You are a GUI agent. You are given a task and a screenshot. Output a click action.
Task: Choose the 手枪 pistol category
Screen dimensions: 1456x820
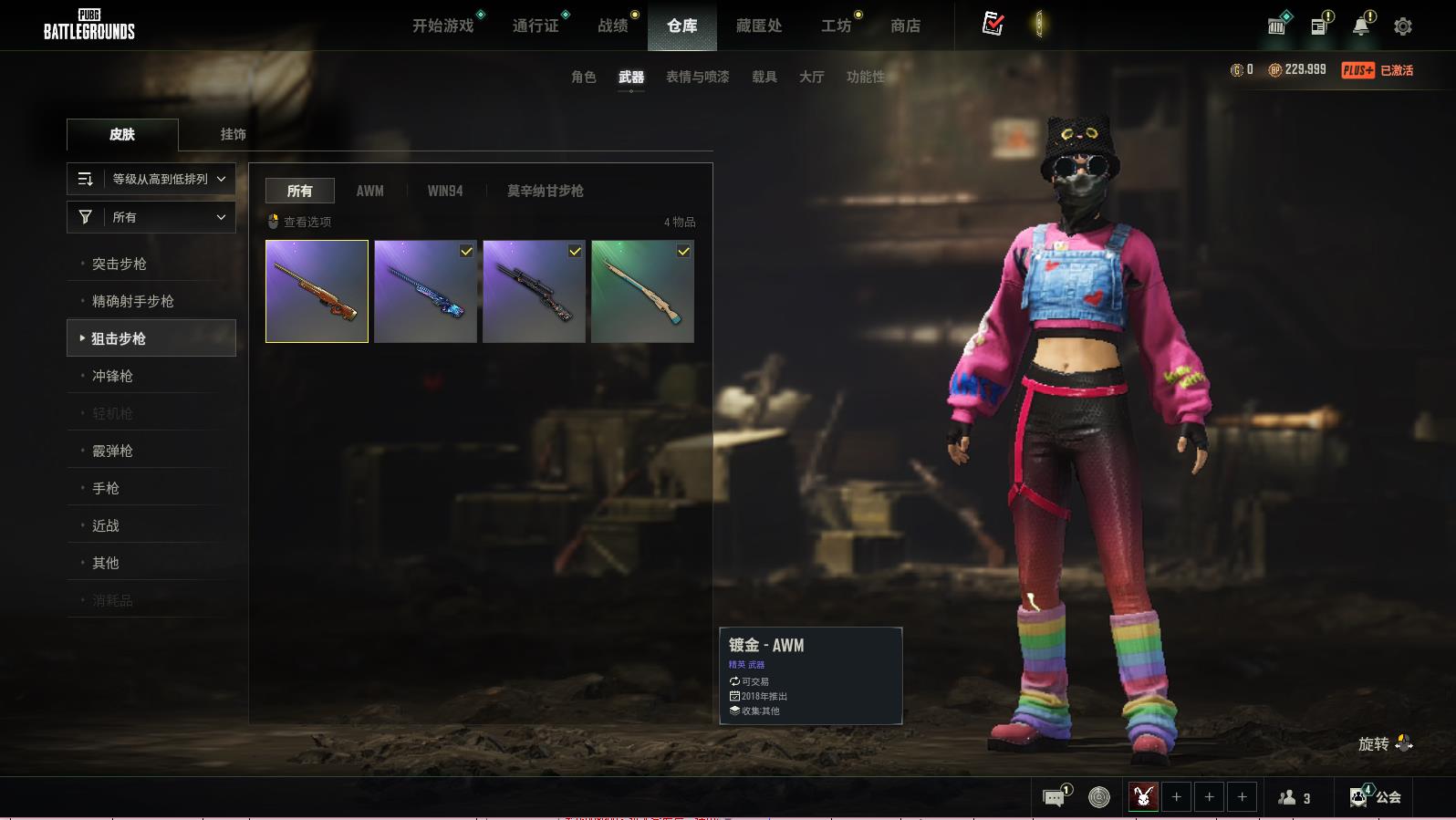click(106, 488)
